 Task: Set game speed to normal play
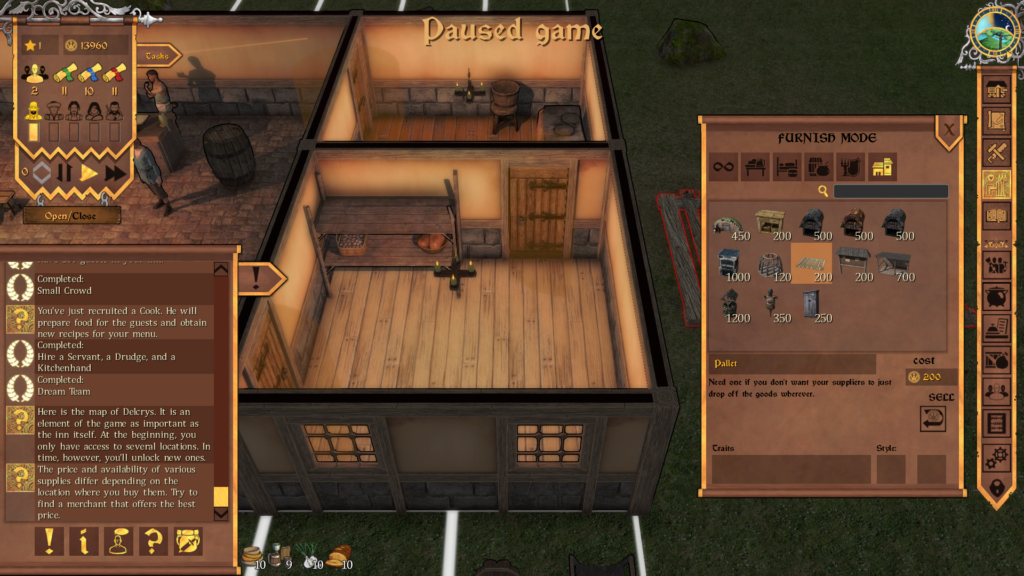(89, 173)
